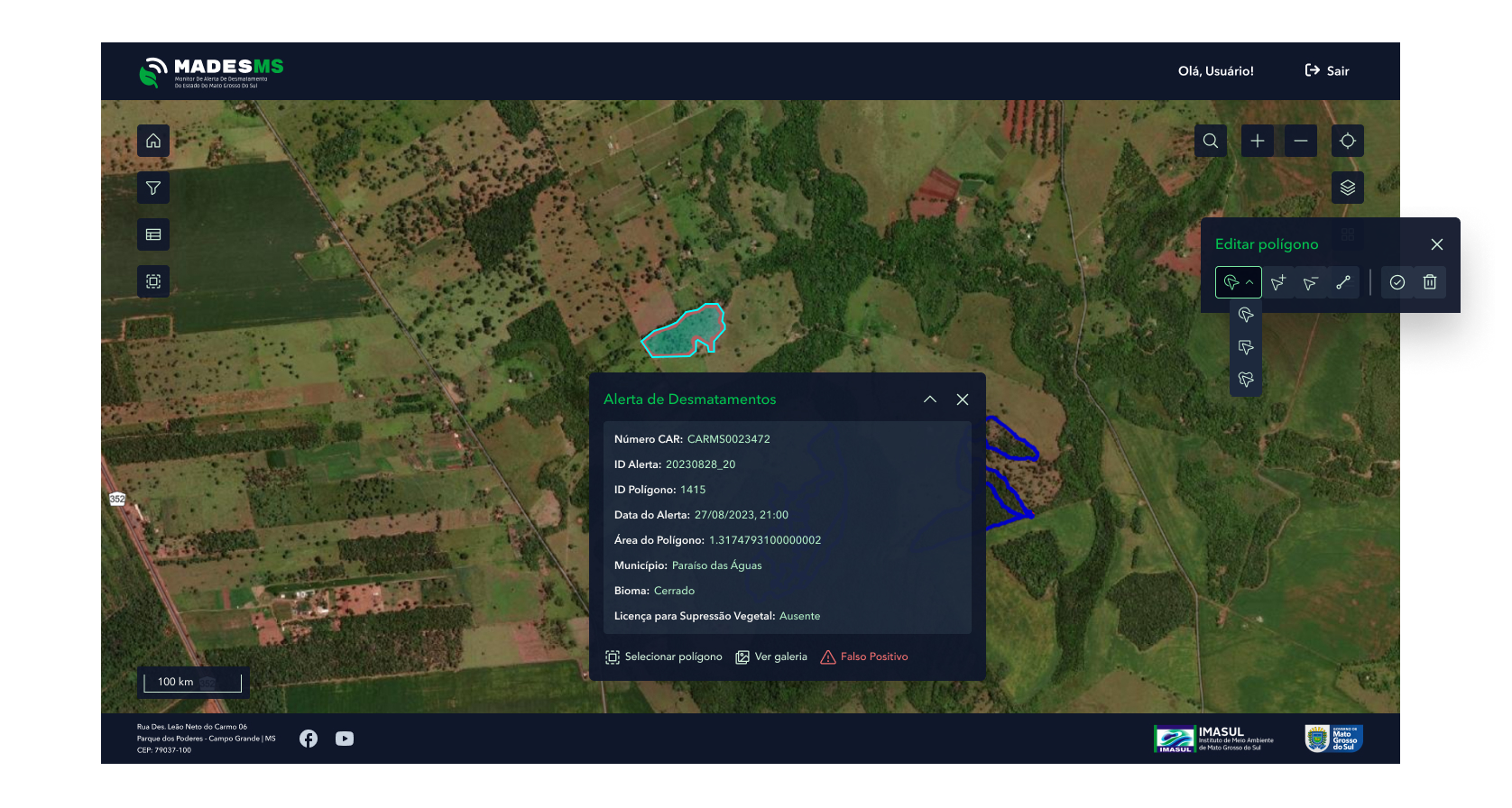
Task: Click the Selecionar polígono button
Action: pos(664,656)
